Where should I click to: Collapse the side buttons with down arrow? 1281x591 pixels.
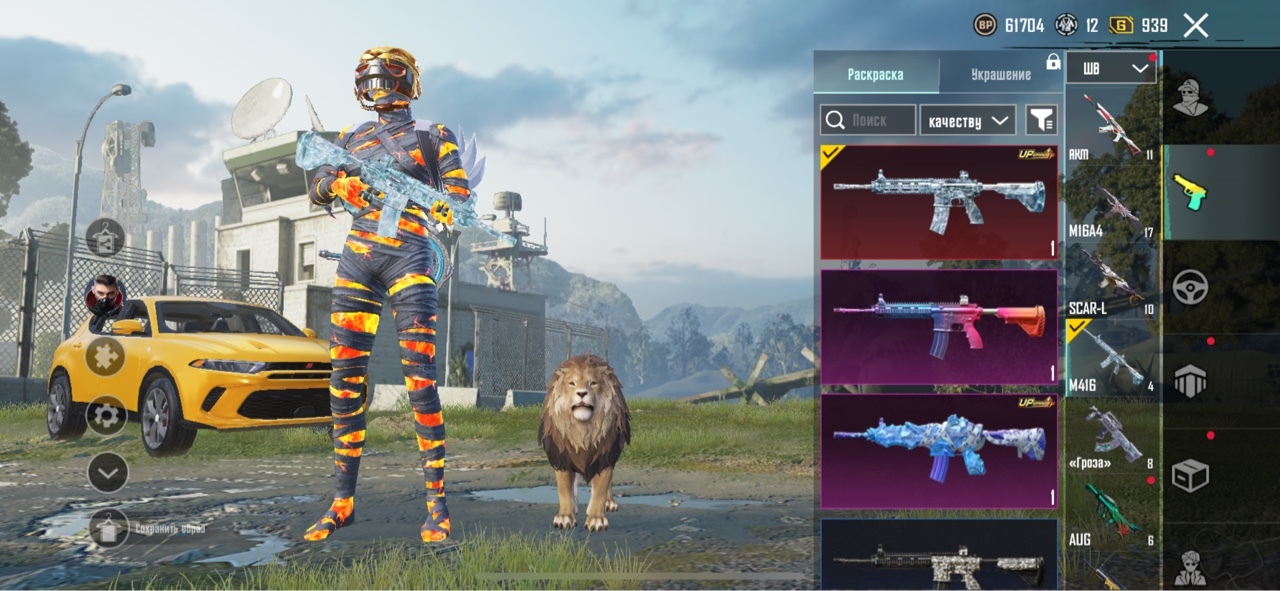pos(108,472)
